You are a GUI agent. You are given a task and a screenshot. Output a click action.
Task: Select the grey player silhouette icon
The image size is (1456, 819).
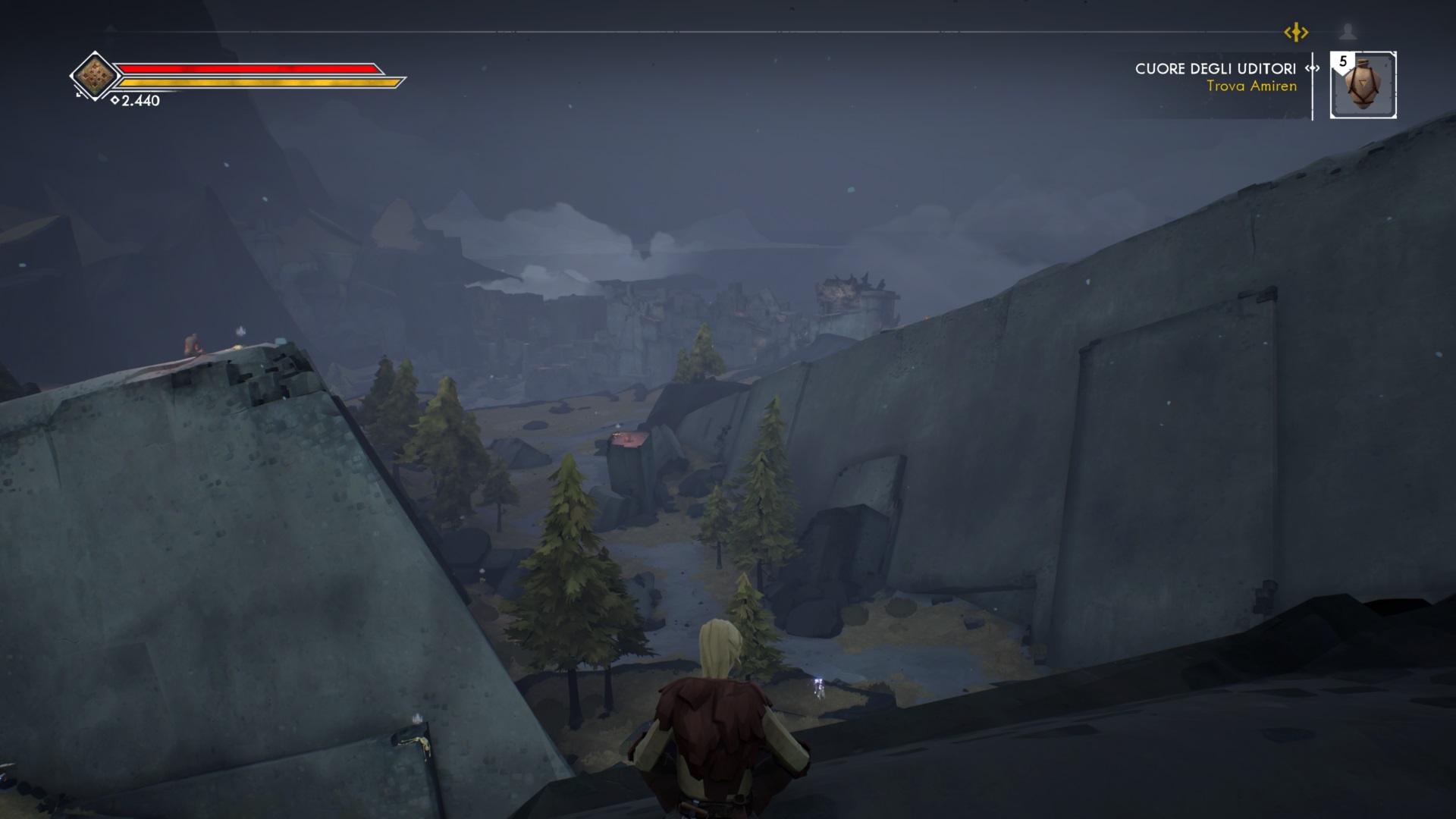(x=1348, y=32)
